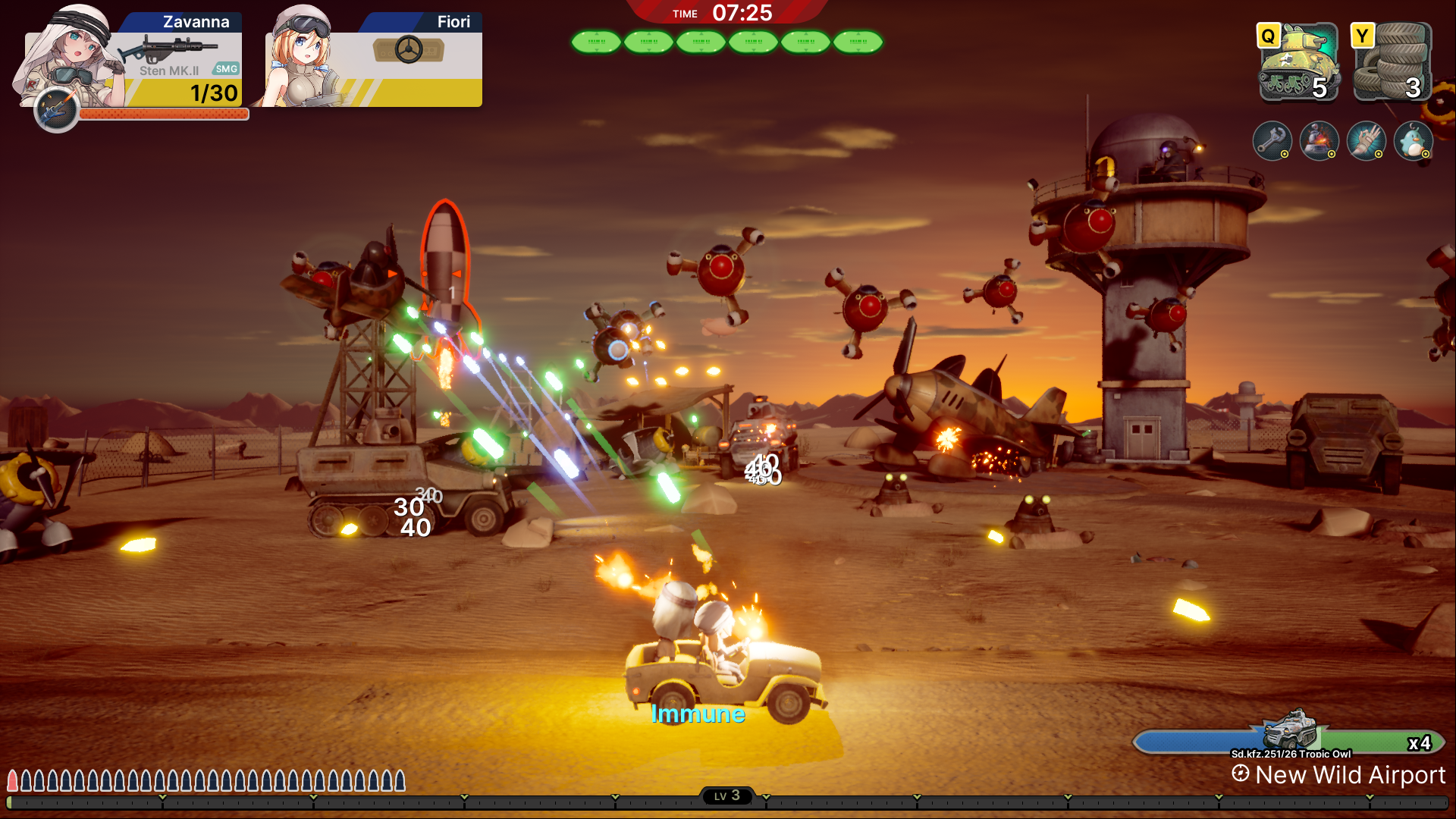This screenshot has height=819, width=1456.
Task: Click the exploding turret perk icon
Action: (x=1319, y=141)
